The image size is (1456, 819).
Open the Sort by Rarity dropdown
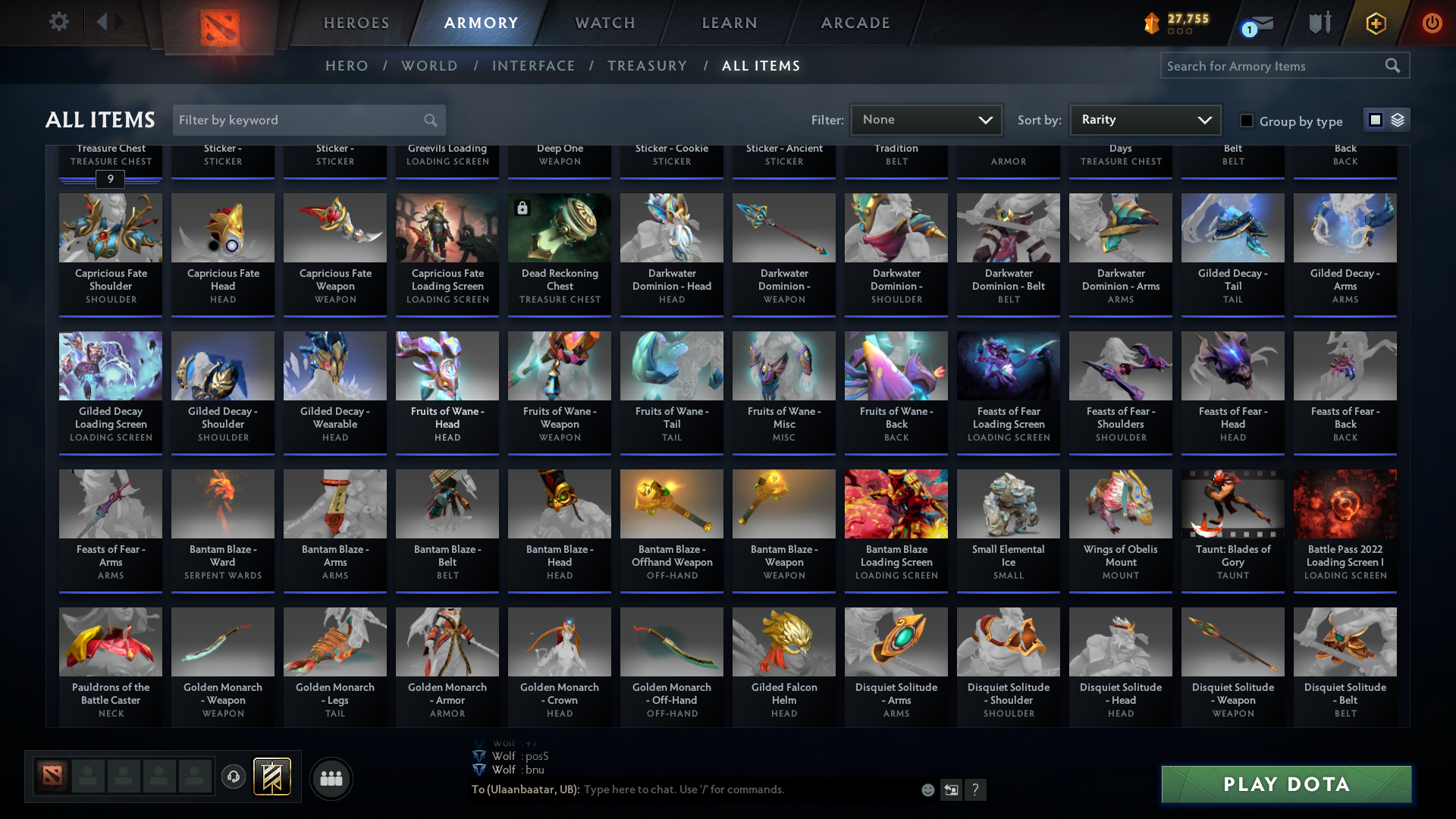point(1144,119)
